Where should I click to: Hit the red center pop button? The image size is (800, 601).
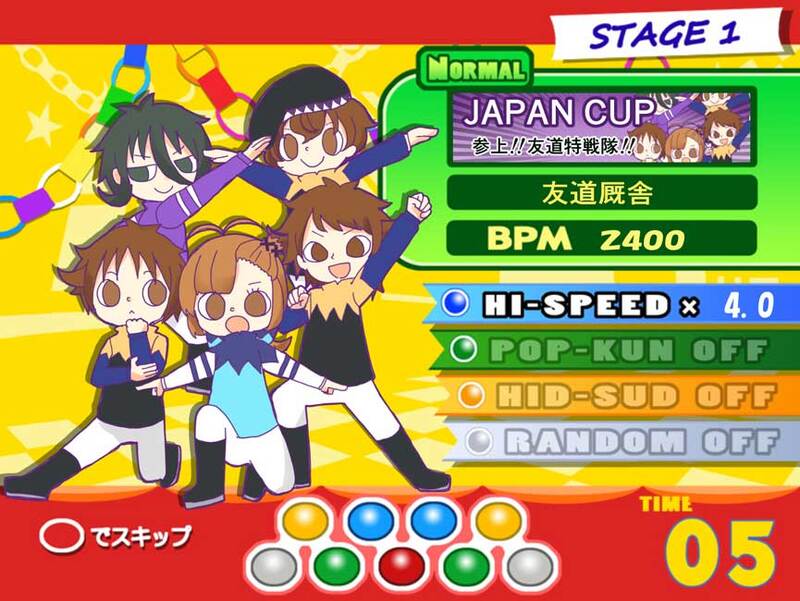pyautogui.click(x=400, y=566)
